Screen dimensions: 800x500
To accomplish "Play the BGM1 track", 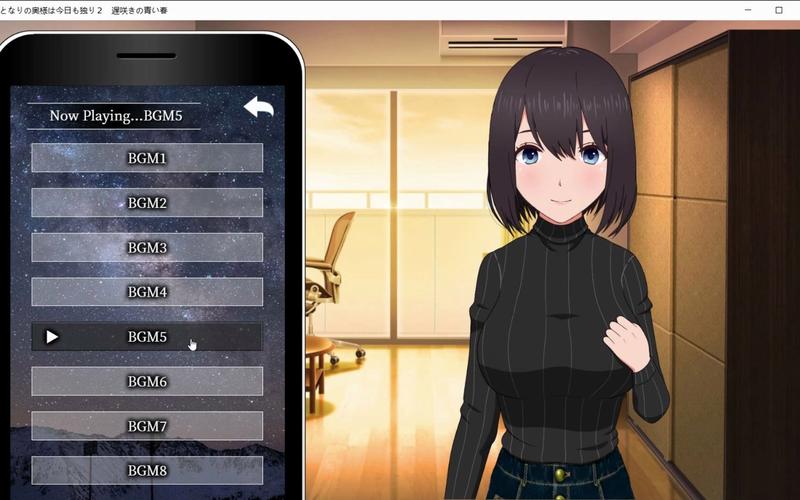I will pyautogui.click(x=147, y=158).
